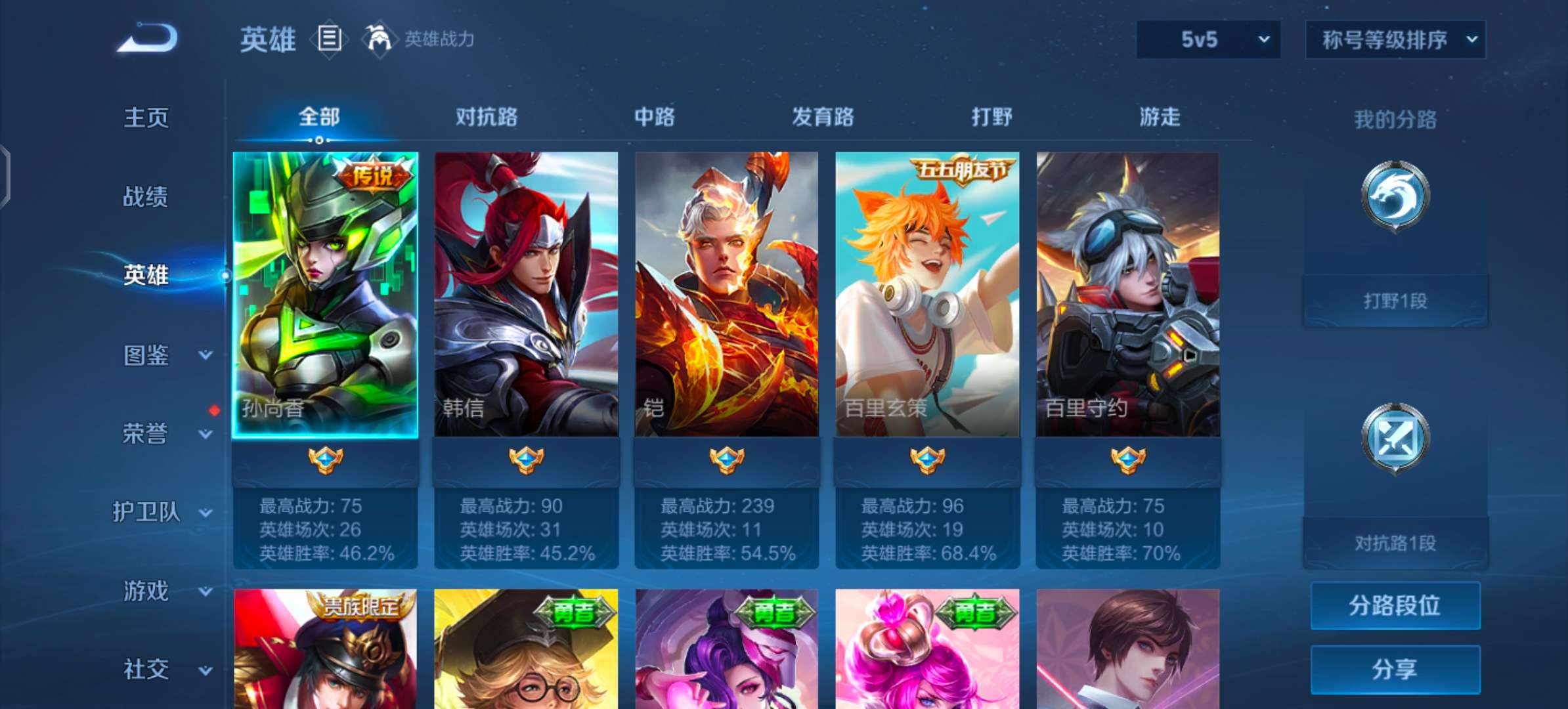Click 百里守约's mastery badge icon
The image size is (1568, 709).
tap(1129, 460)
